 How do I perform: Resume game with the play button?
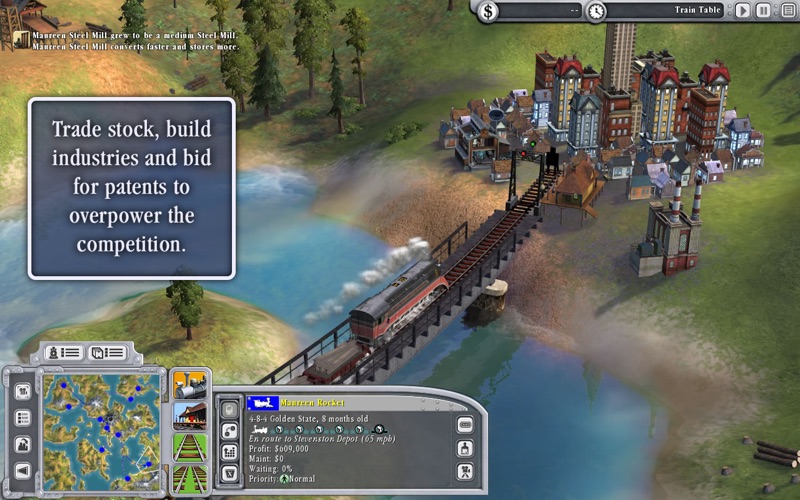pyautogui.click(x=743, y=11)
